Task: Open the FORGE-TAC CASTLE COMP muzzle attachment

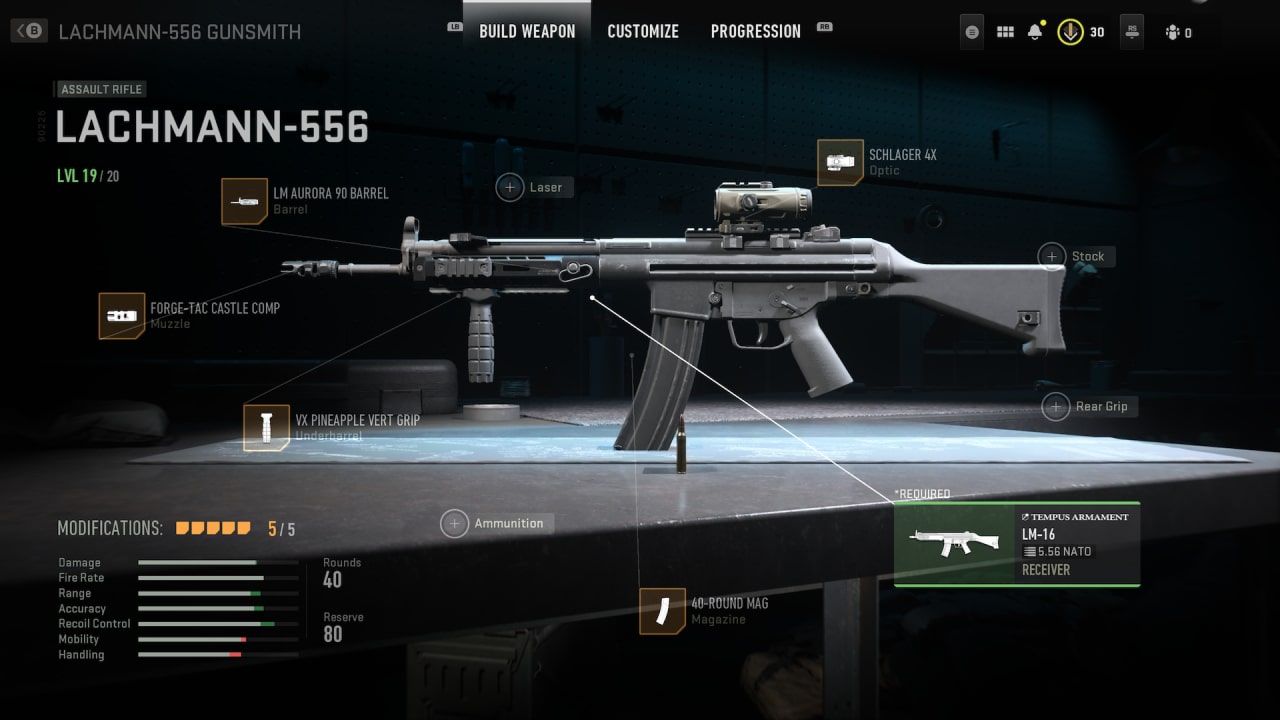Action: 122,316
